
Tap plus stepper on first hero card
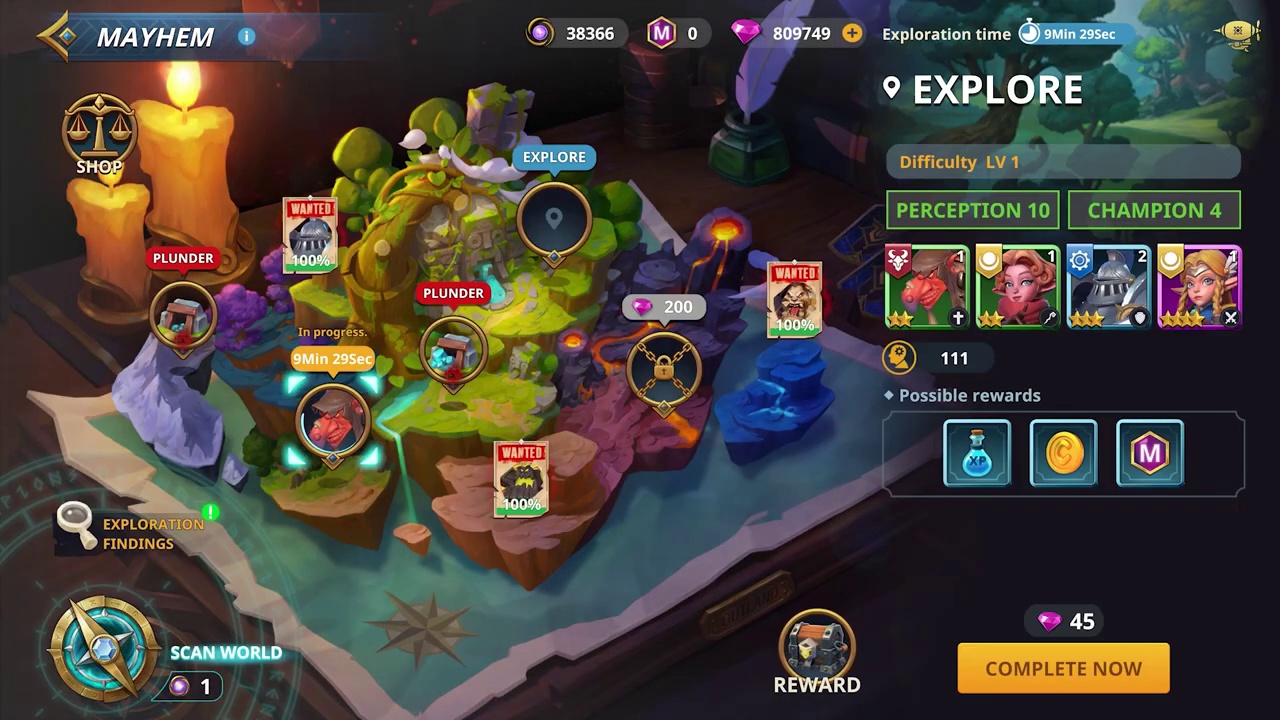(x=957, y=318)
